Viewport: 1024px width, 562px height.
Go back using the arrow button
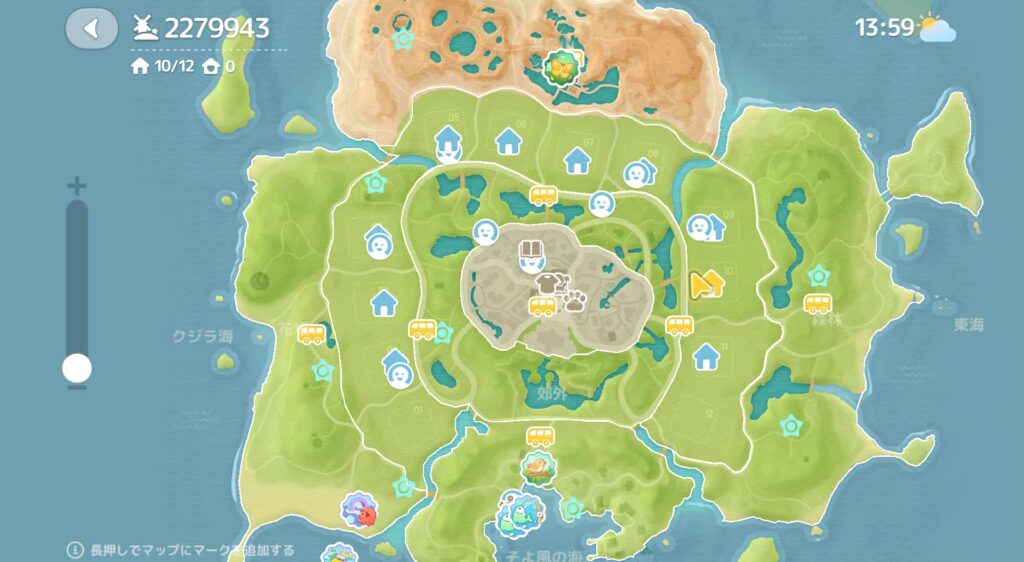(92, 28)
